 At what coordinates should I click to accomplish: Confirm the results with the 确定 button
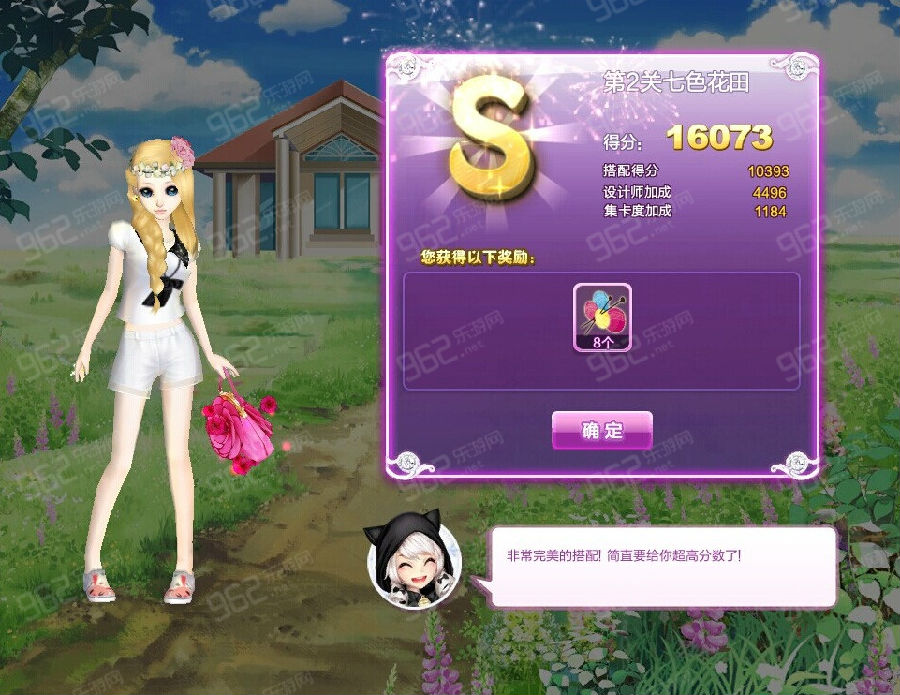[602, 430]
